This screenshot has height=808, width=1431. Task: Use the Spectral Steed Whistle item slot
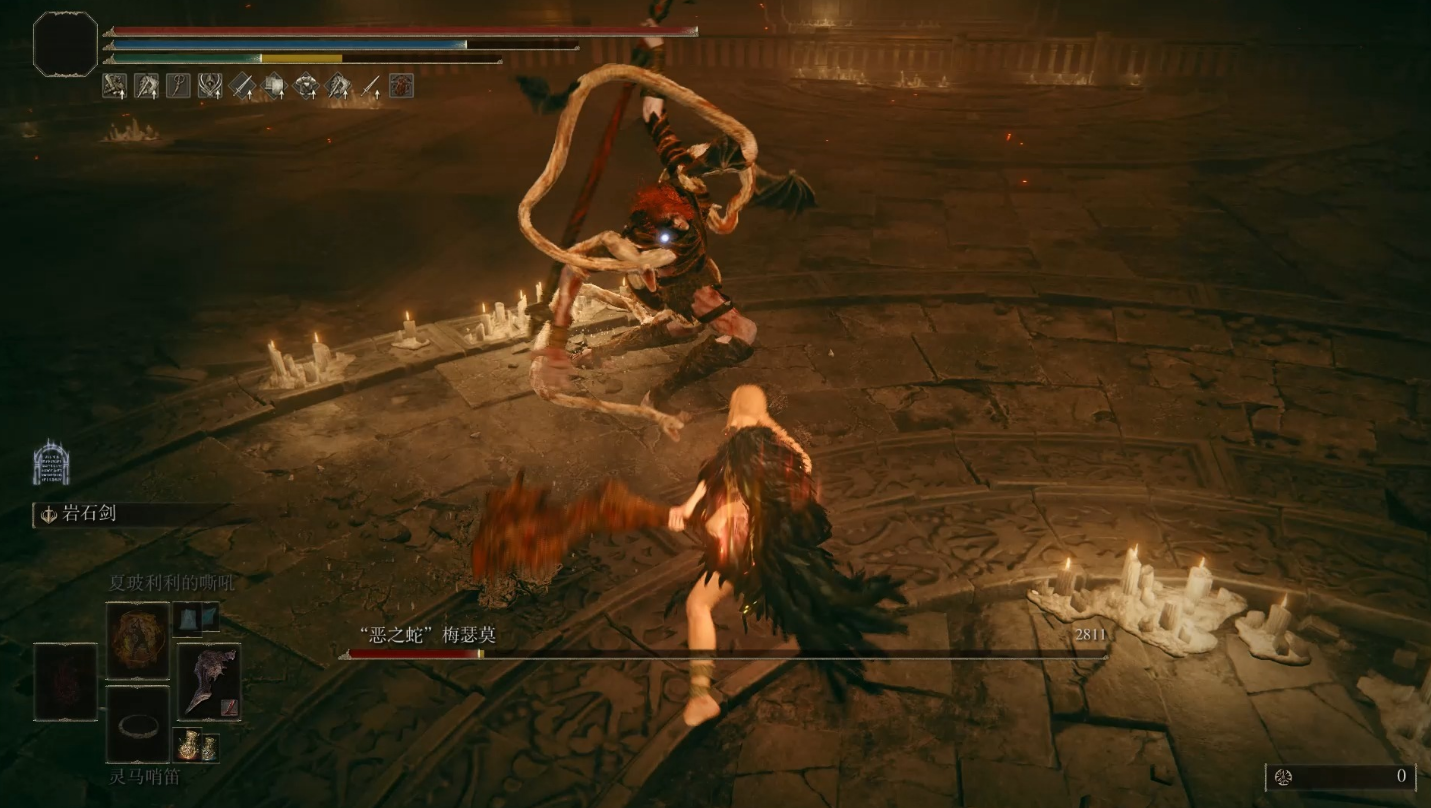(x=138, y=725)
